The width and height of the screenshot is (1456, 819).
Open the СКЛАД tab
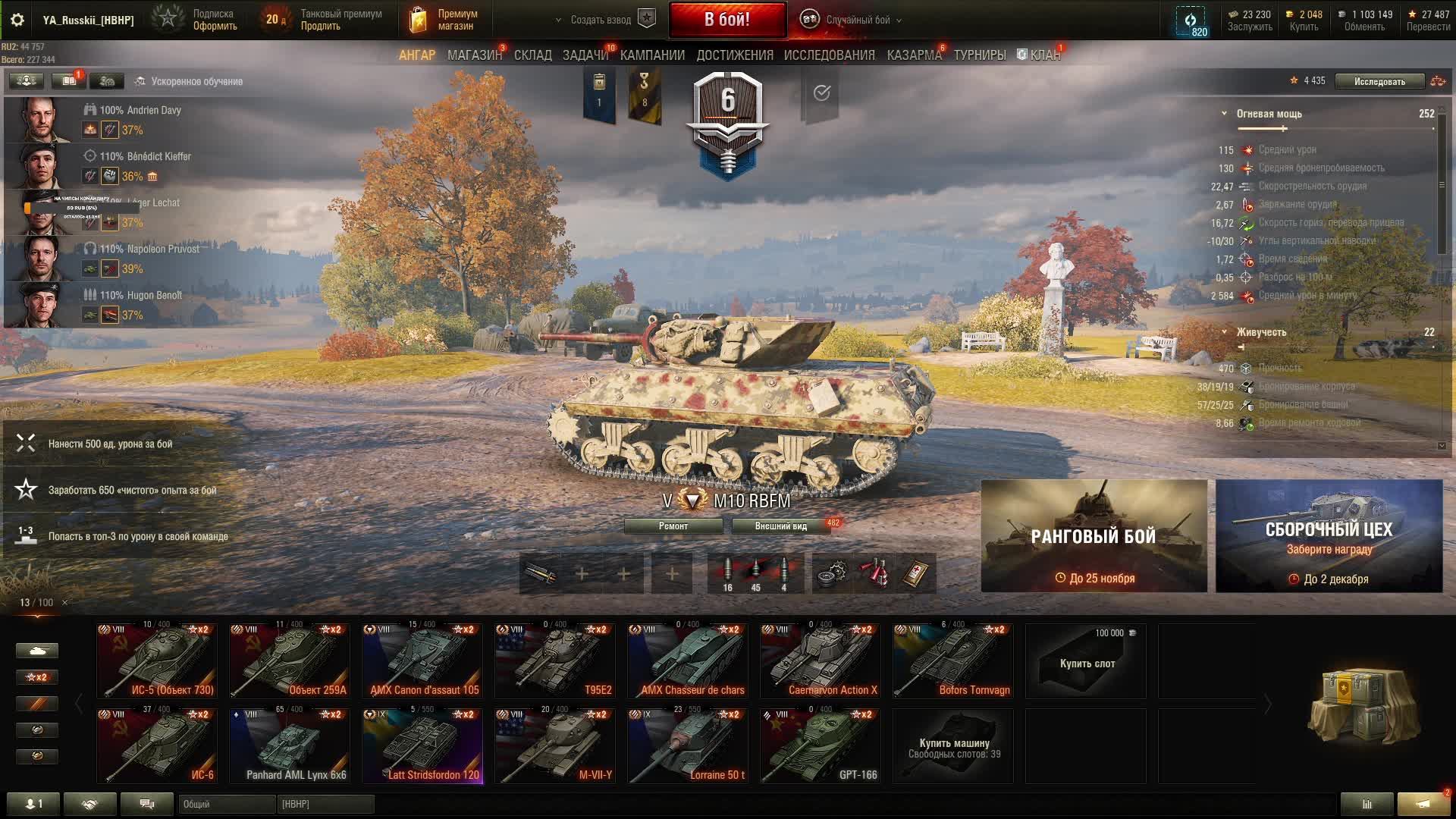[532, 55]
